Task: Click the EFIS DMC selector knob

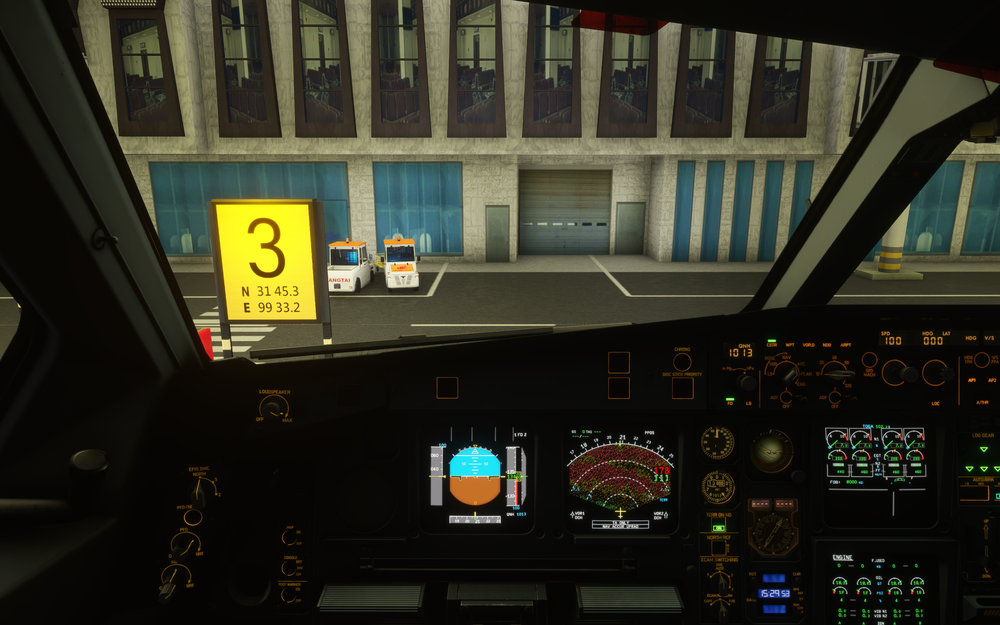Action: tap(198, 492)
